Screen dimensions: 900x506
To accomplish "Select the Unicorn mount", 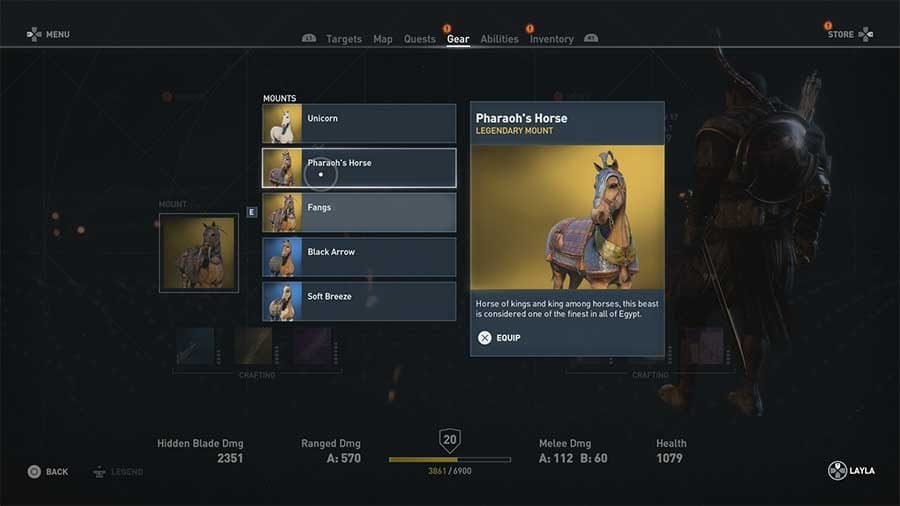I will click(x=358, y=123).
